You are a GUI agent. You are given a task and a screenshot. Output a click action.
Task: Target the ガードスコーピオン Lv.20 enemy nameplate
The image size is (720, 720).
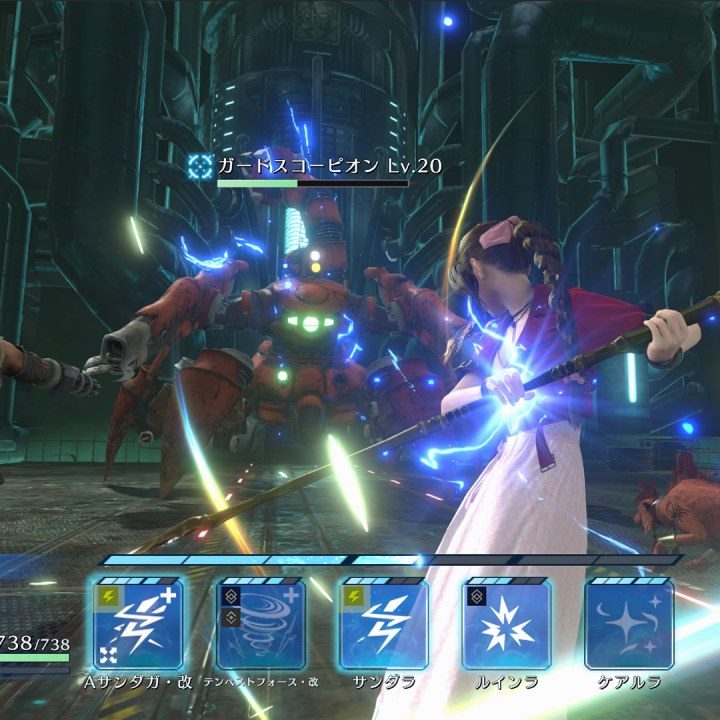pyautogui.click(x=314, y=166)
